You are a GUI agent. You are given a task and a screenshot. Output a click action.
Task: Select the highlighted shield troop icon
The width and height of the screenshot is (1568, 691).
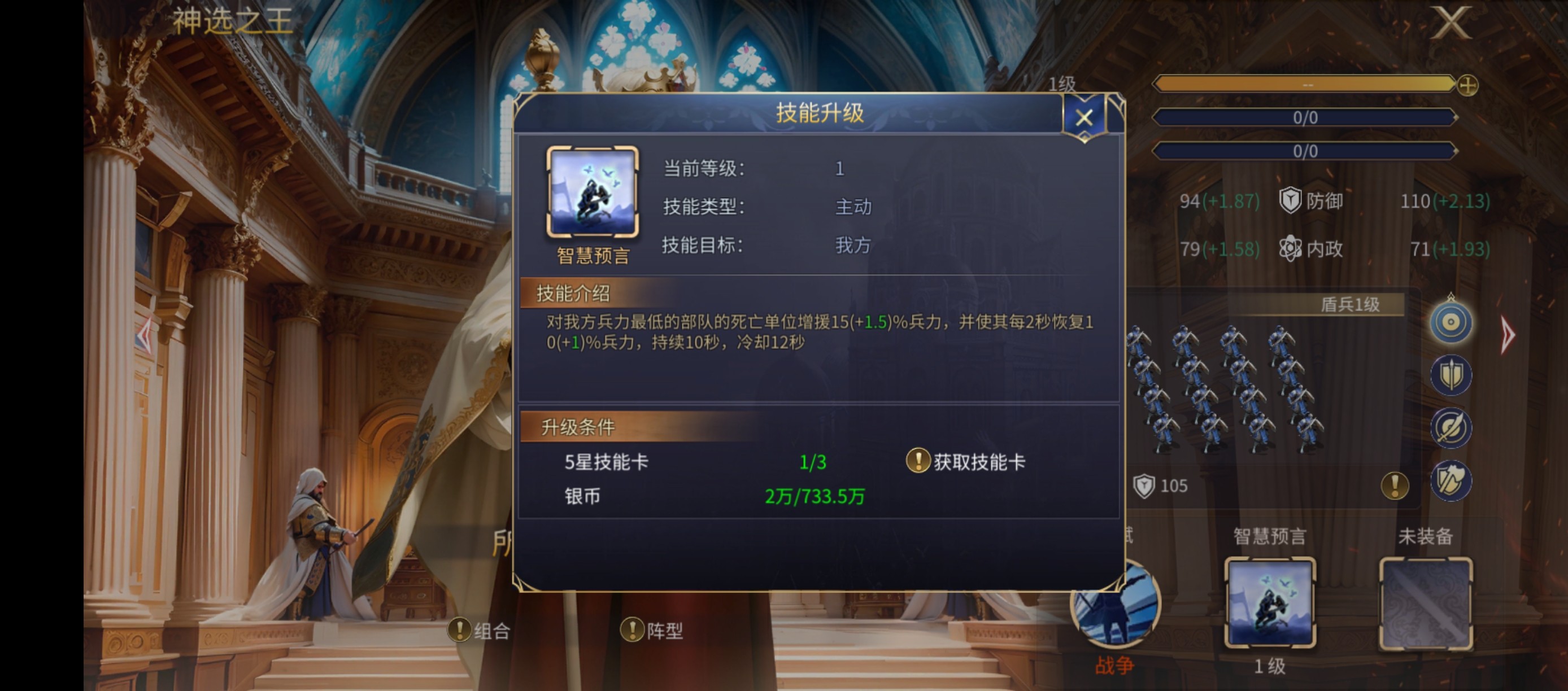coord(1451,322)
